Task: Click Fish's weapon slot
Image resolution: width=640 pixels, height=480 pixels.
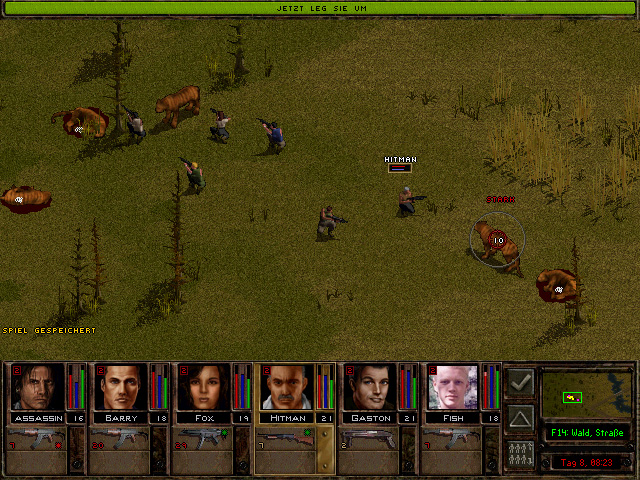Action: click(x=455, y=438)
